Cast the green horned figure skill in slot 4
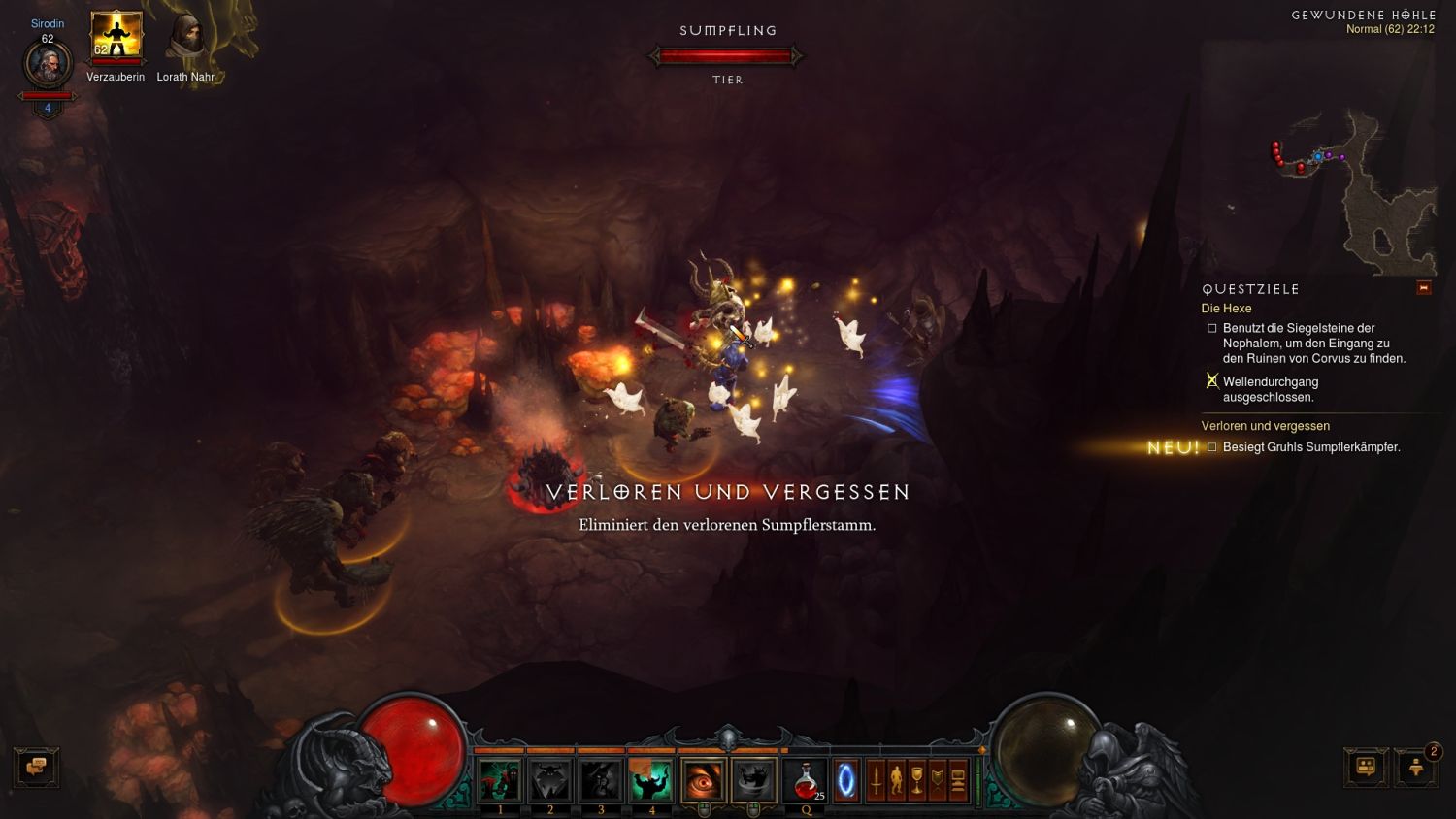Screen dimensions: 1456x819 (x=651, y=780)
